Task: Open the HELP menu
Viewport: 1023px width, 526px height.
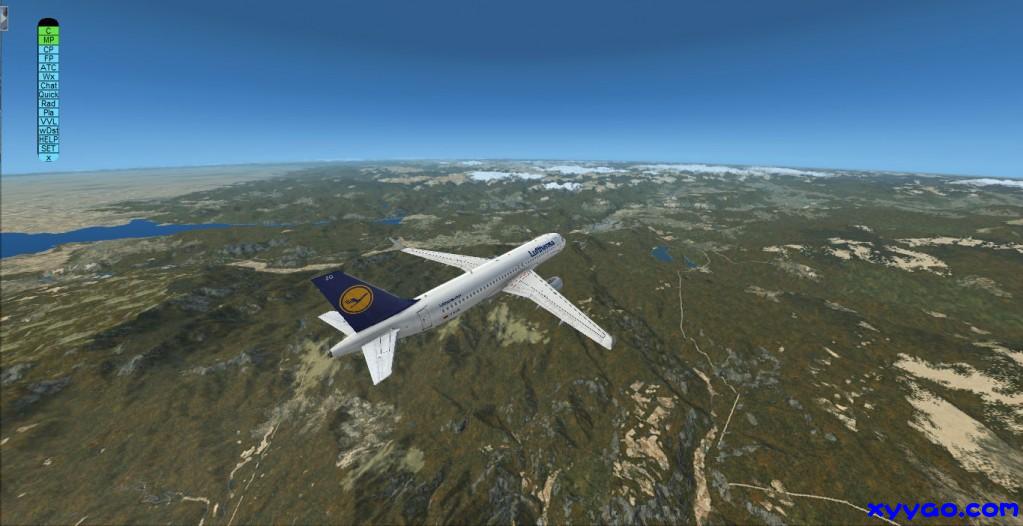Action: 48,139
